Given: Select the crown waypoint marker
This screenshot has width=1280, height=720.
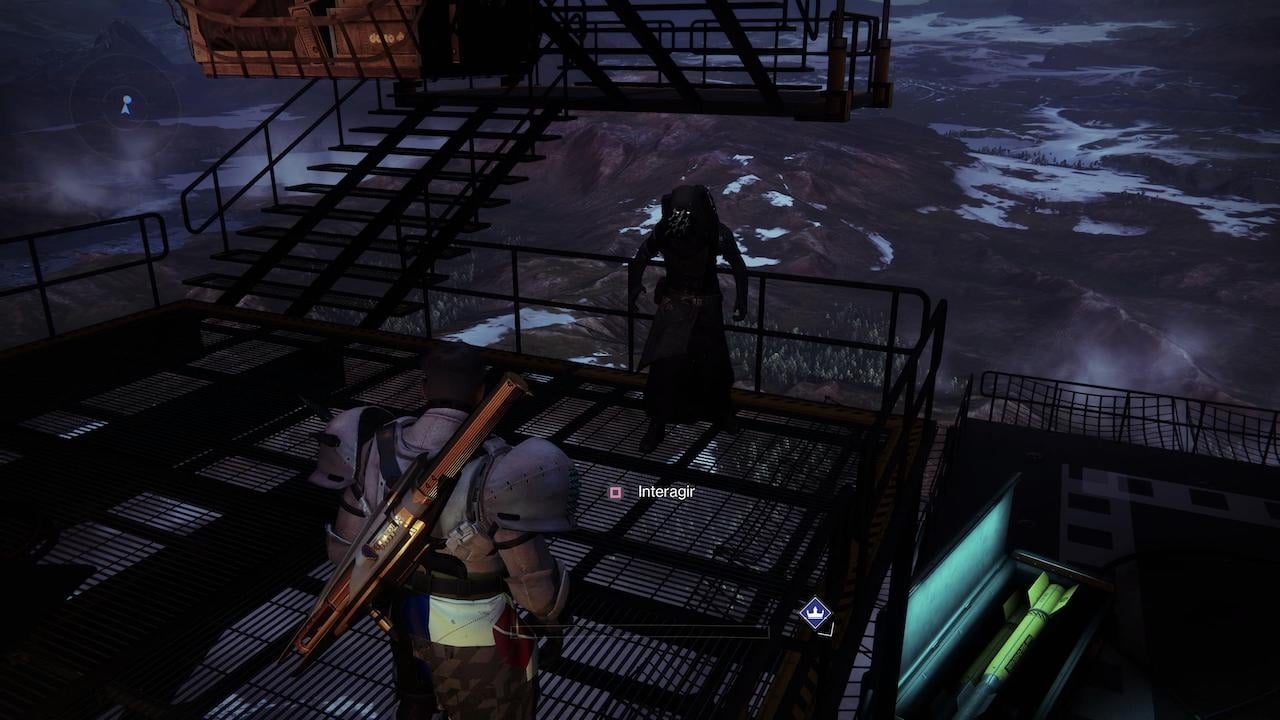Looking at the screenshot, I should [x=816, y=611].
